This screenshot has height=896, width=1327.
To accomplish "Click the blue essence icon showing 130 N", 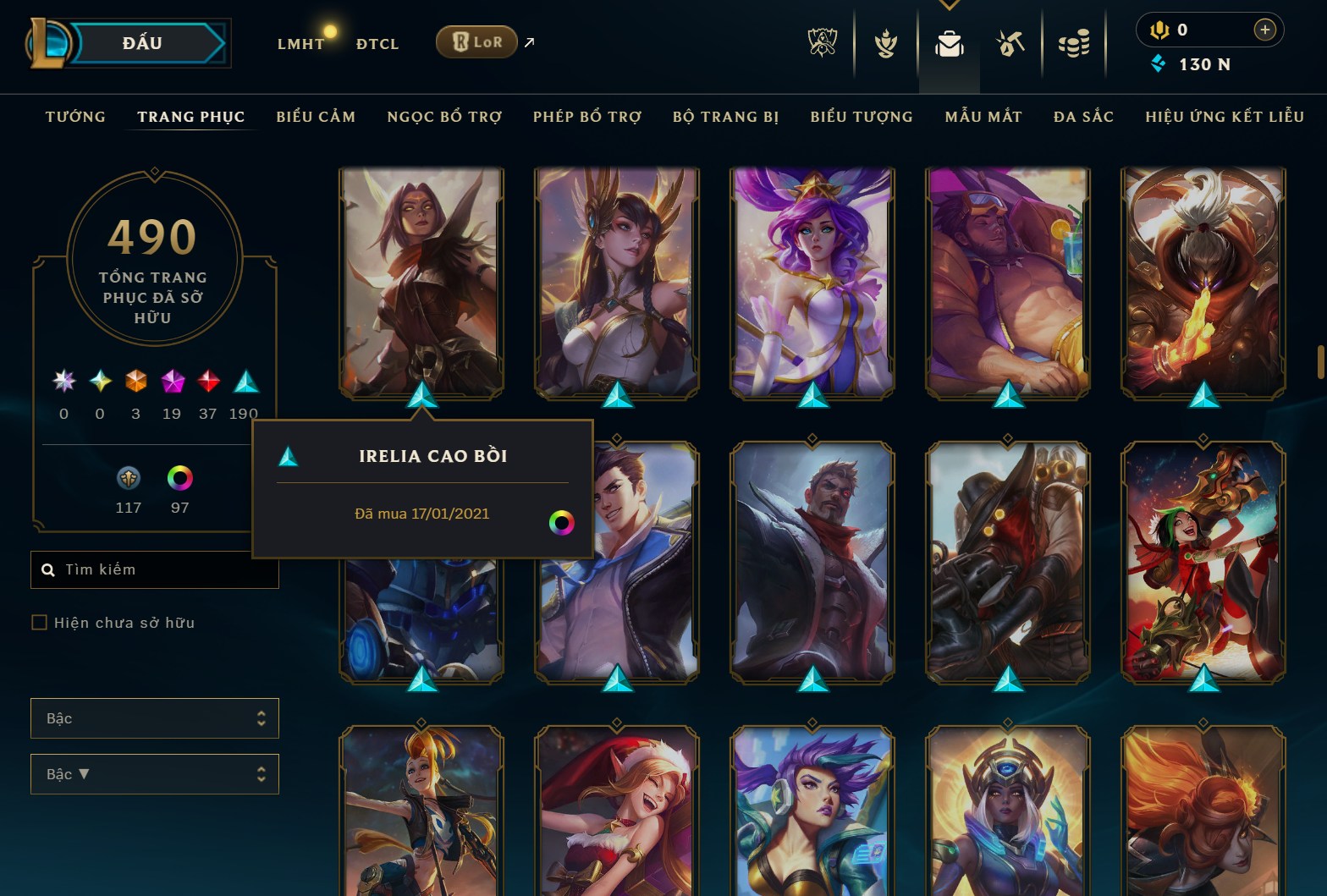I will point(1159,62).
